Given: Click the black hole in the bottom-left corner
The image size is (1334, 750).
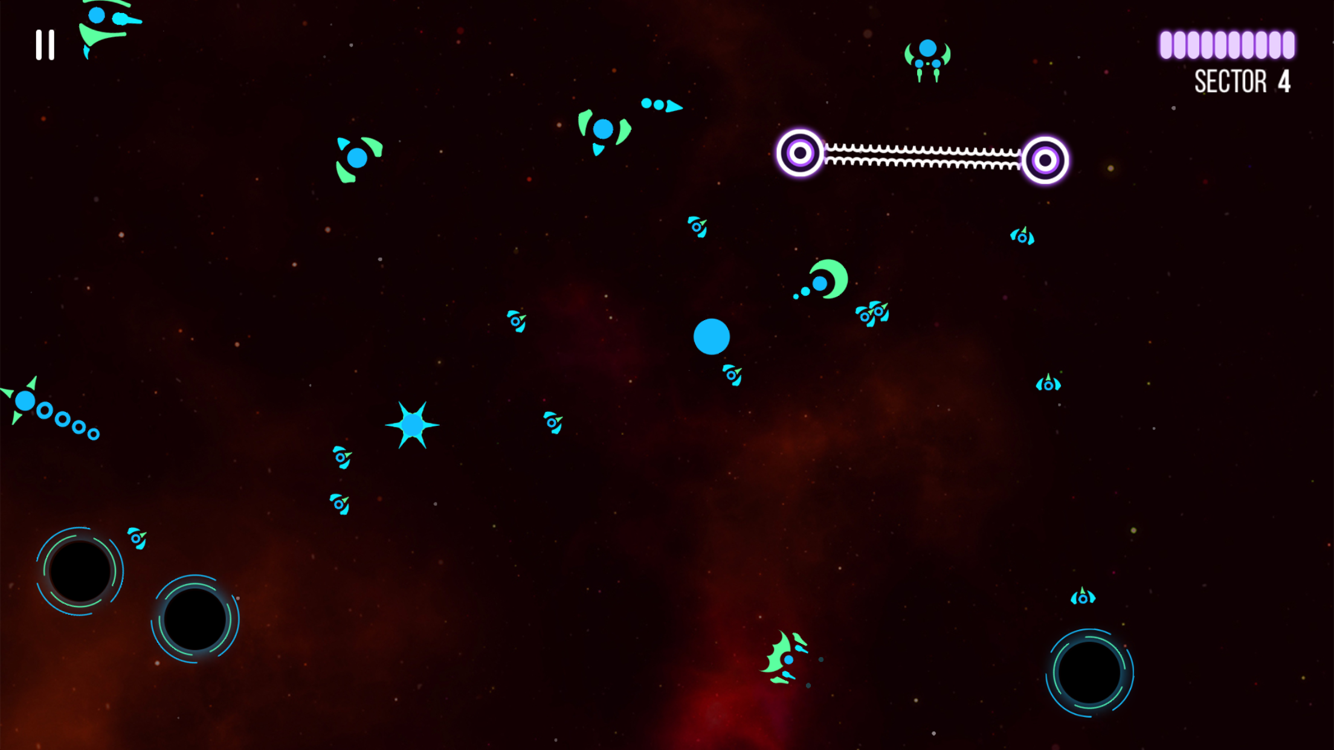Looking at the screenshot, I should [x=80, y=570].
